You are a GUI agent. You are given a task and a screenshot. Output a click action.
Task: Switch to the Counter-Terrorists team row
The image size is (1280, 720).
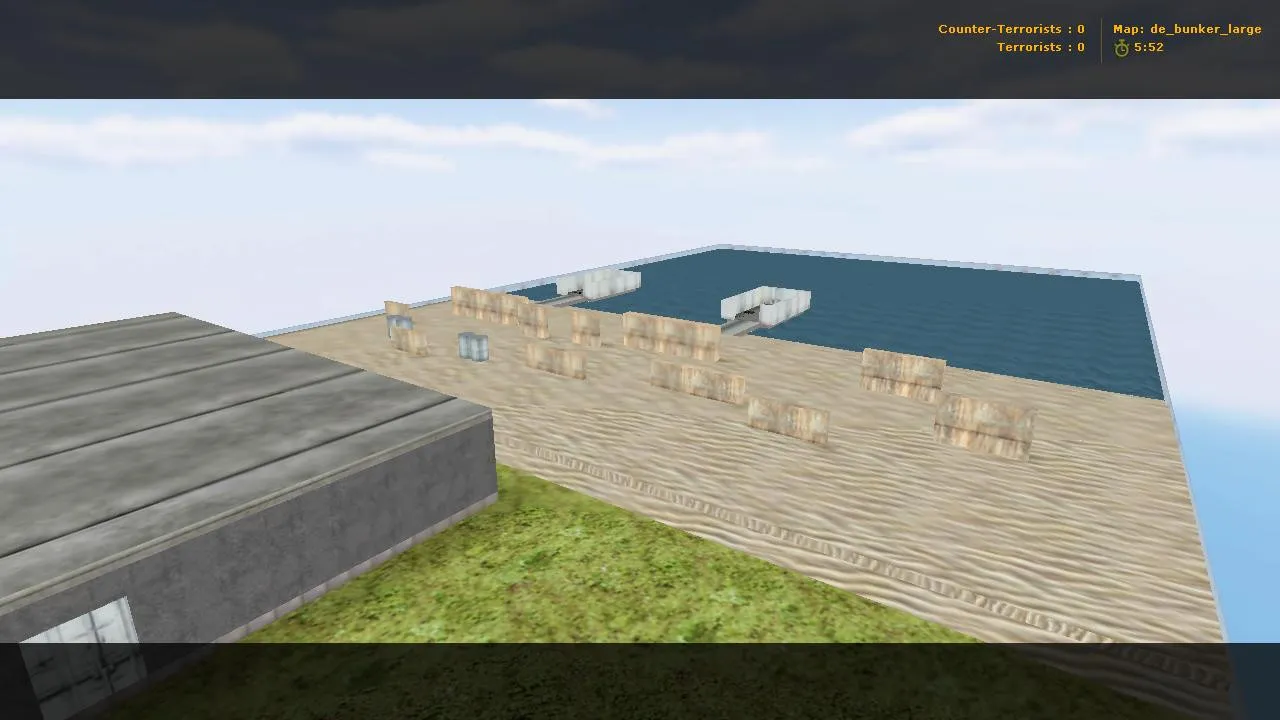pyautogui.click(x=1010, y=29)
